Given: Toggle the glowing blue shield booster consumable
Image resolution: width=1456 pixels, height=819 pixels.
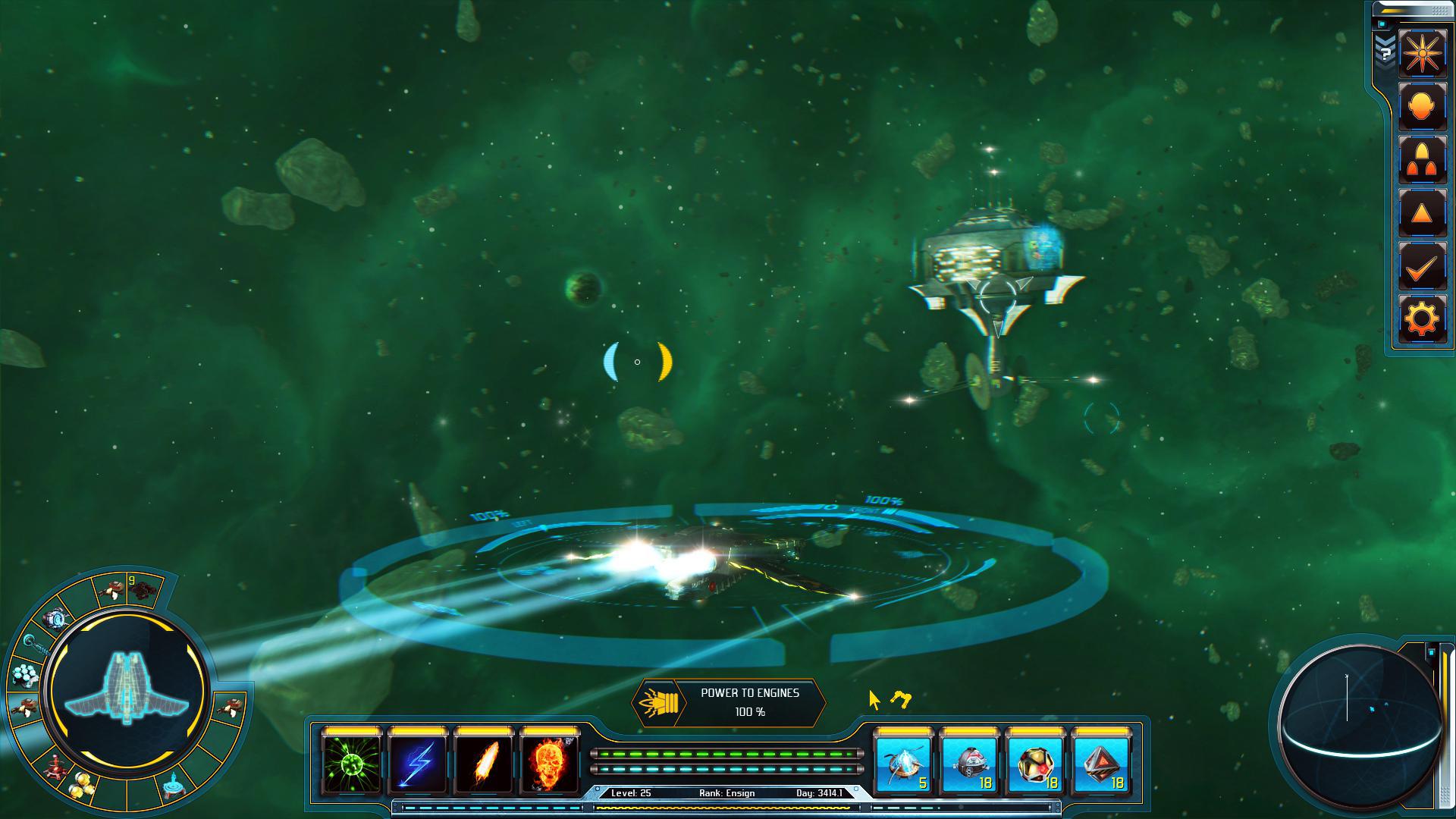Looking at the screenshot, I should click(x=902, y=764).
